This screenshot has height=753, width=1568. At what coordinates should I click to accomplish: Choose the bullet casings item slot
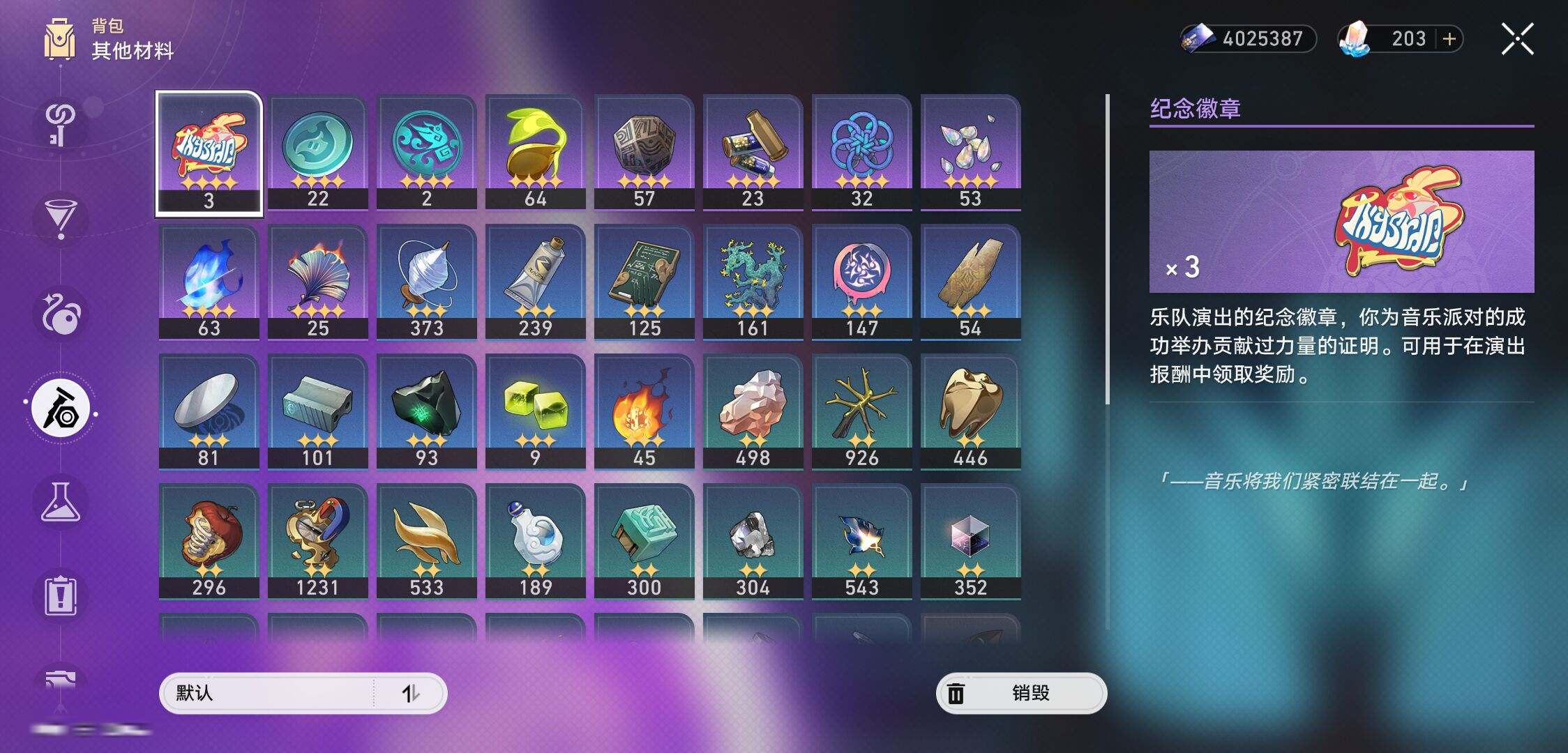click(x=753, y=151)
